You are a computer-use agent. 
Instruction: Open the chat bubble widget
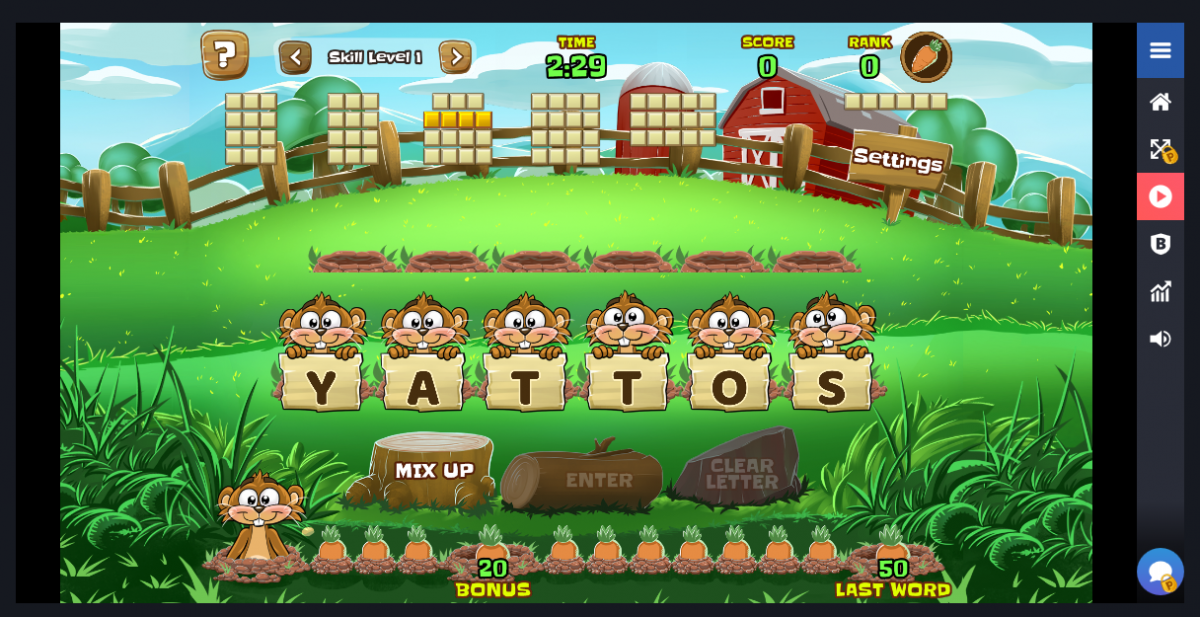pos(1160,572)
